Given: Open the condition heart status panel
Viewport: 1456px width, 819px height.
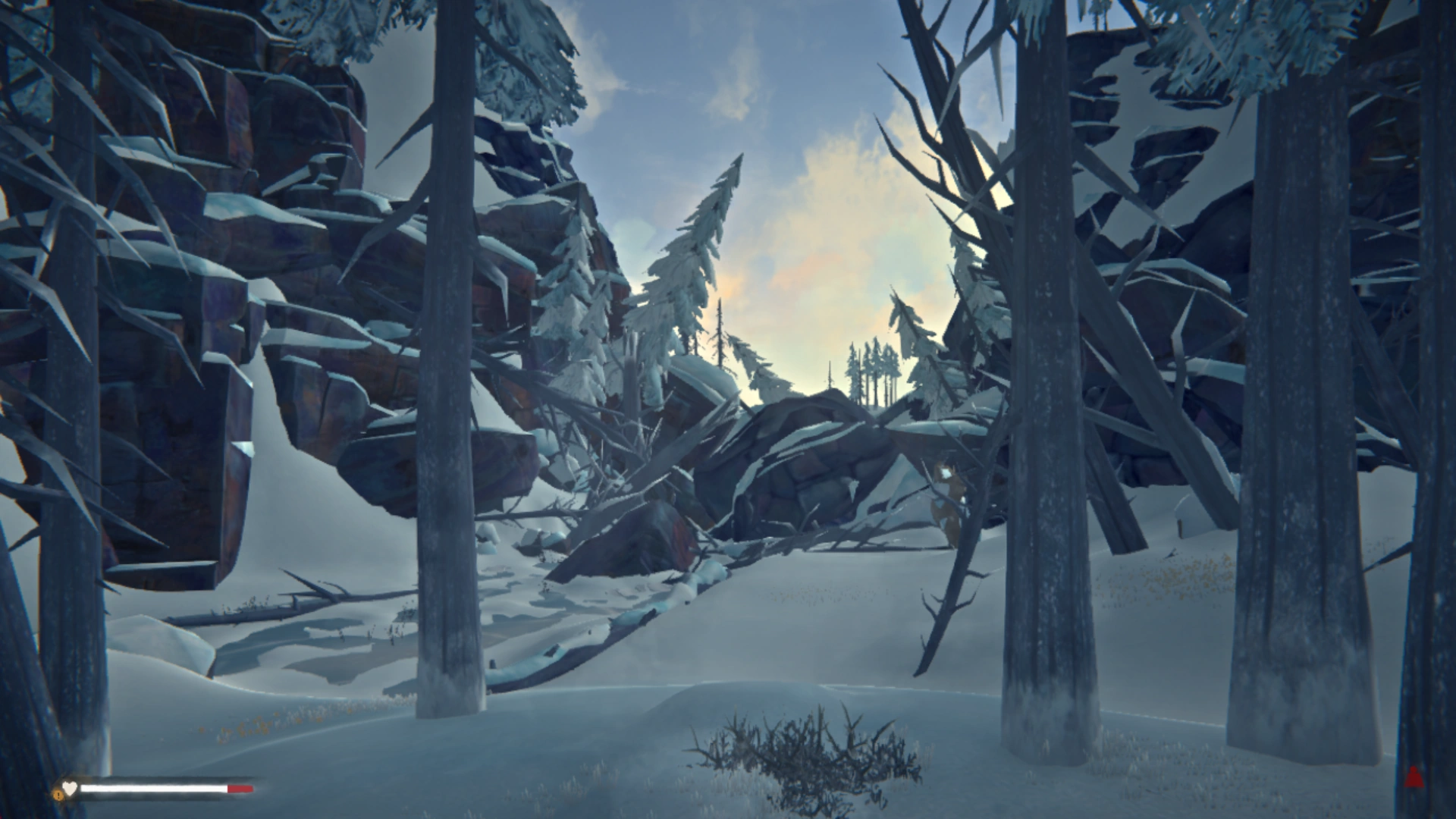Looking at the screenshot, I should [x=70, y=787].
